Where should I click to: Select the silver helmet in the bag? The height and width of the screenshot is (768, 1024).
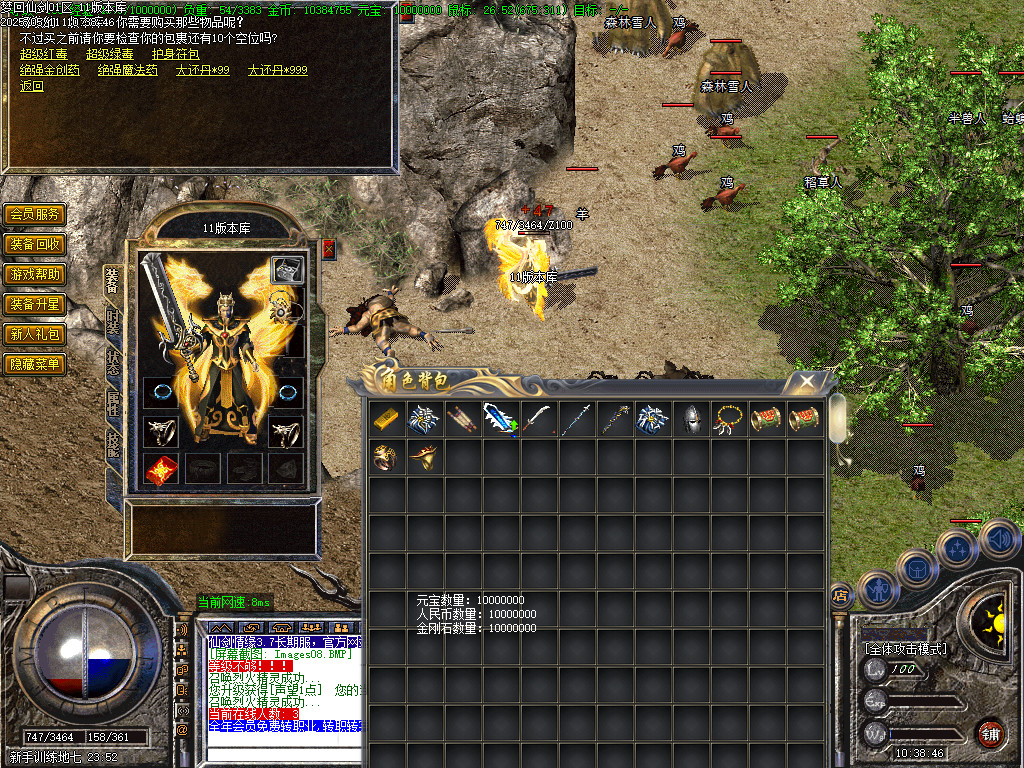pyautogui.click(x=690, y=419)
